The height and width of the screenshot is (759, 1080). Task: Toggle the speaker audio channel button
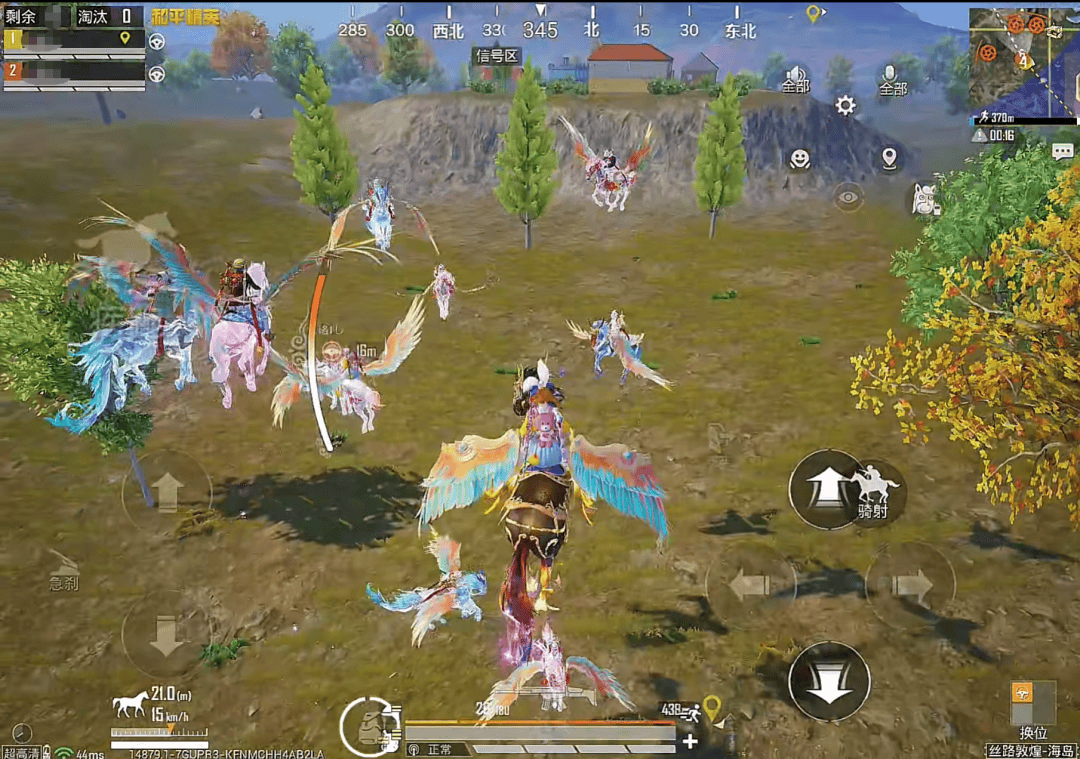click(795, 78)
